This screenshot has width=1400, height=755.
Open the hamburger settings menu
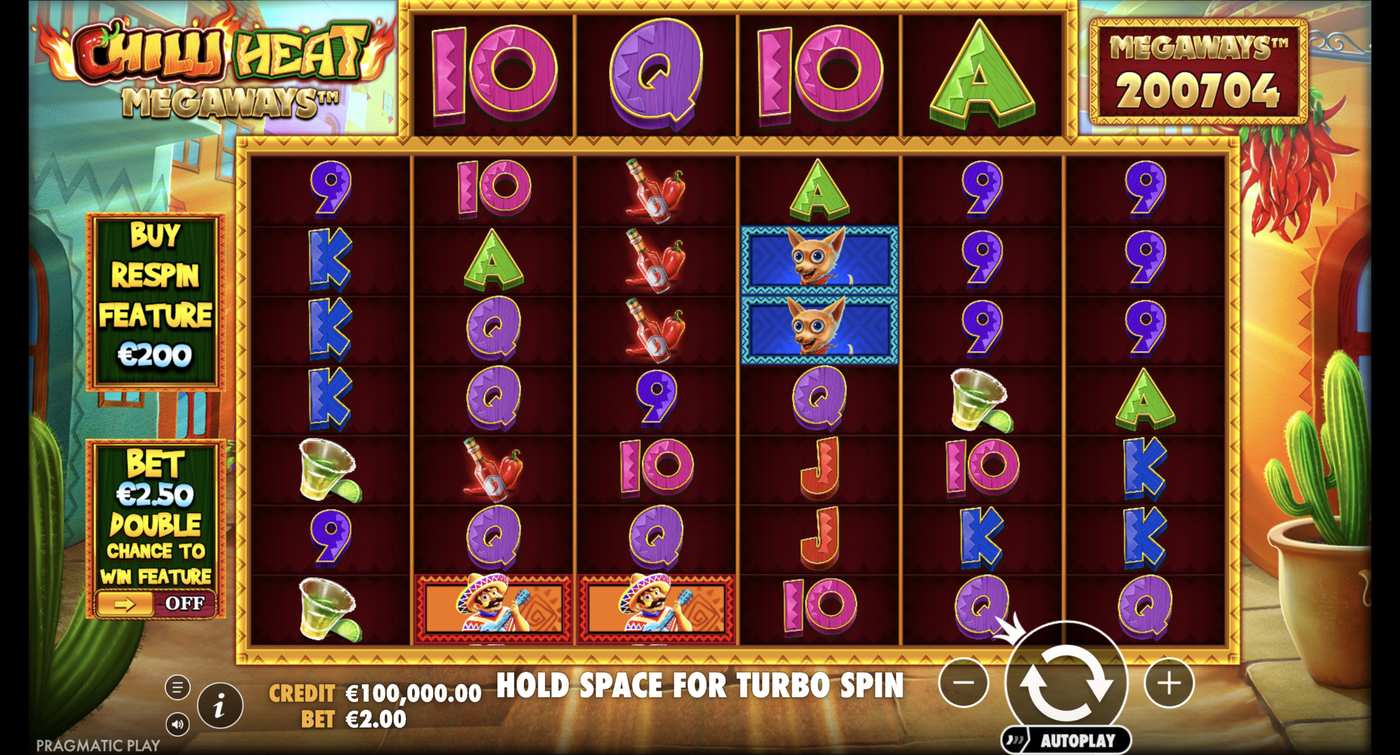pyautogui.click(x=177, y=686)
